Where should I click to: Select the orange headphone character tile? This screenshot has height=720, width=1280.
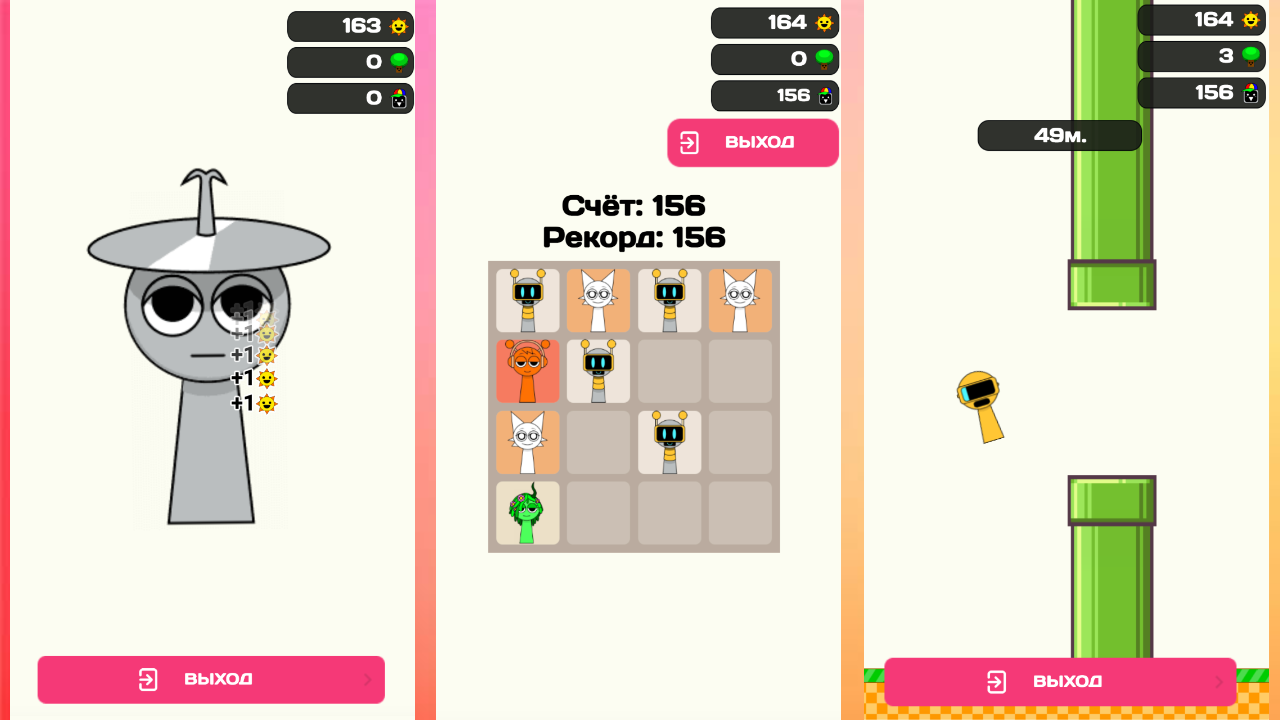click(527, 371)
